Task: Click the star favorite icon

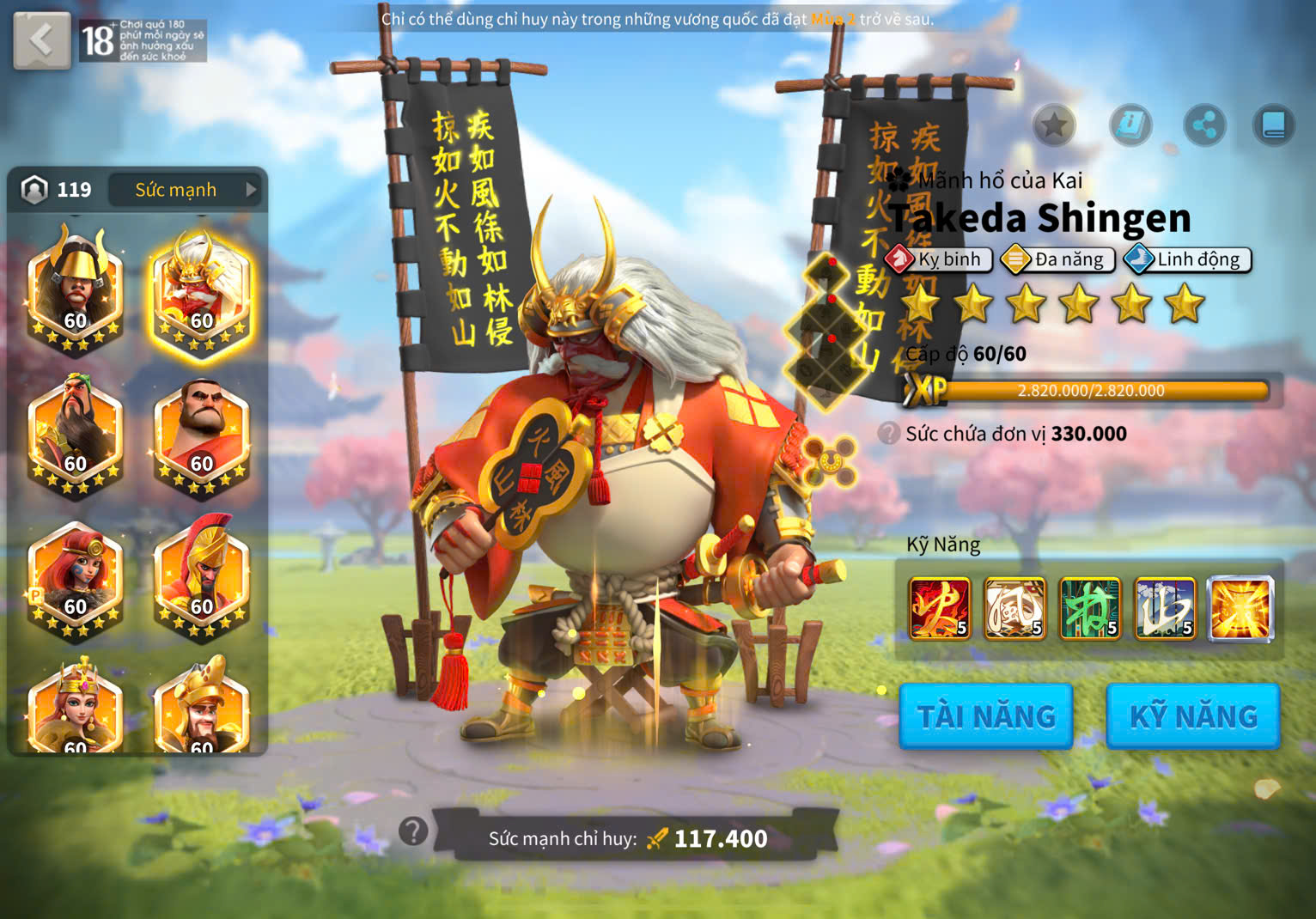Action: (1054, 126)
